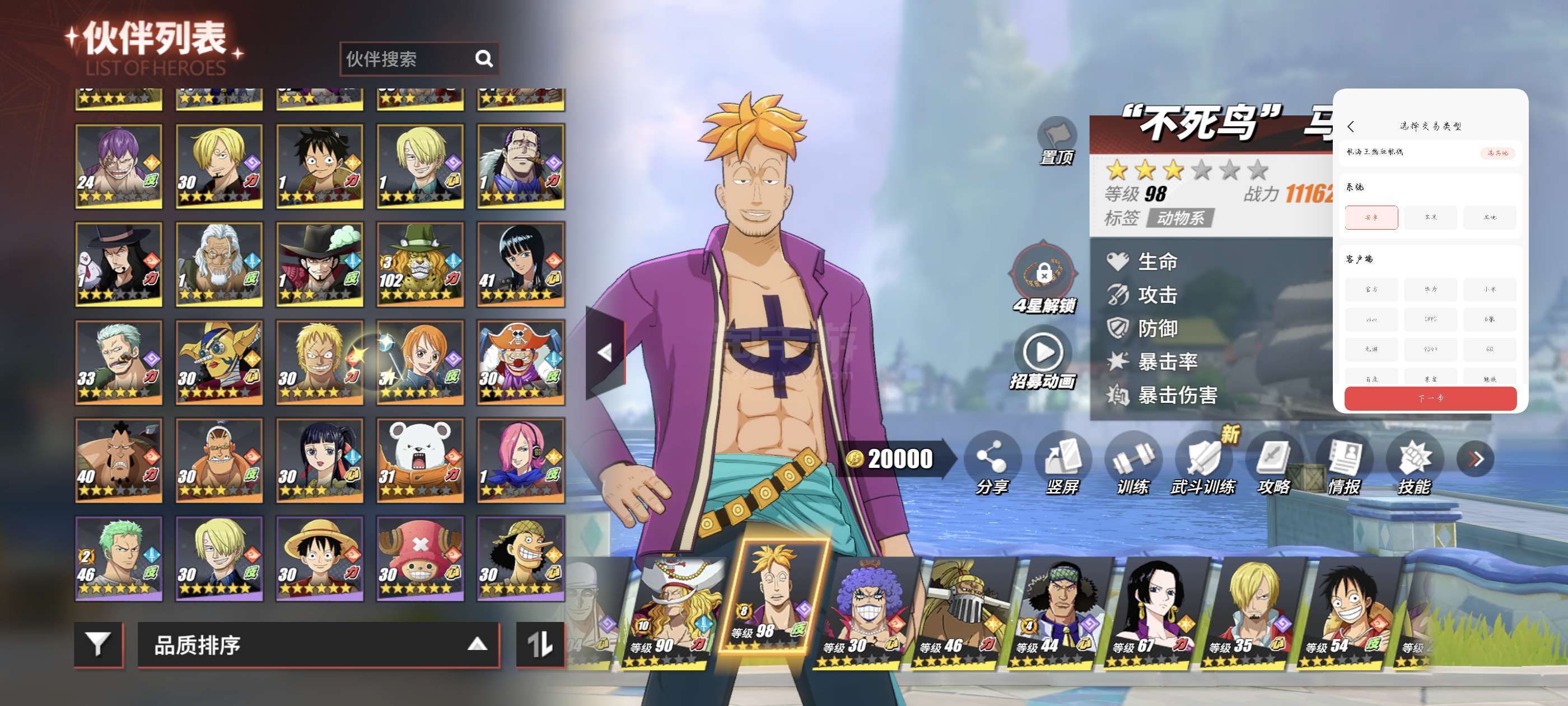View the 攻略 strategy guide
The width and height of the screenshot is (1568, 706).
click(1274, 463)
